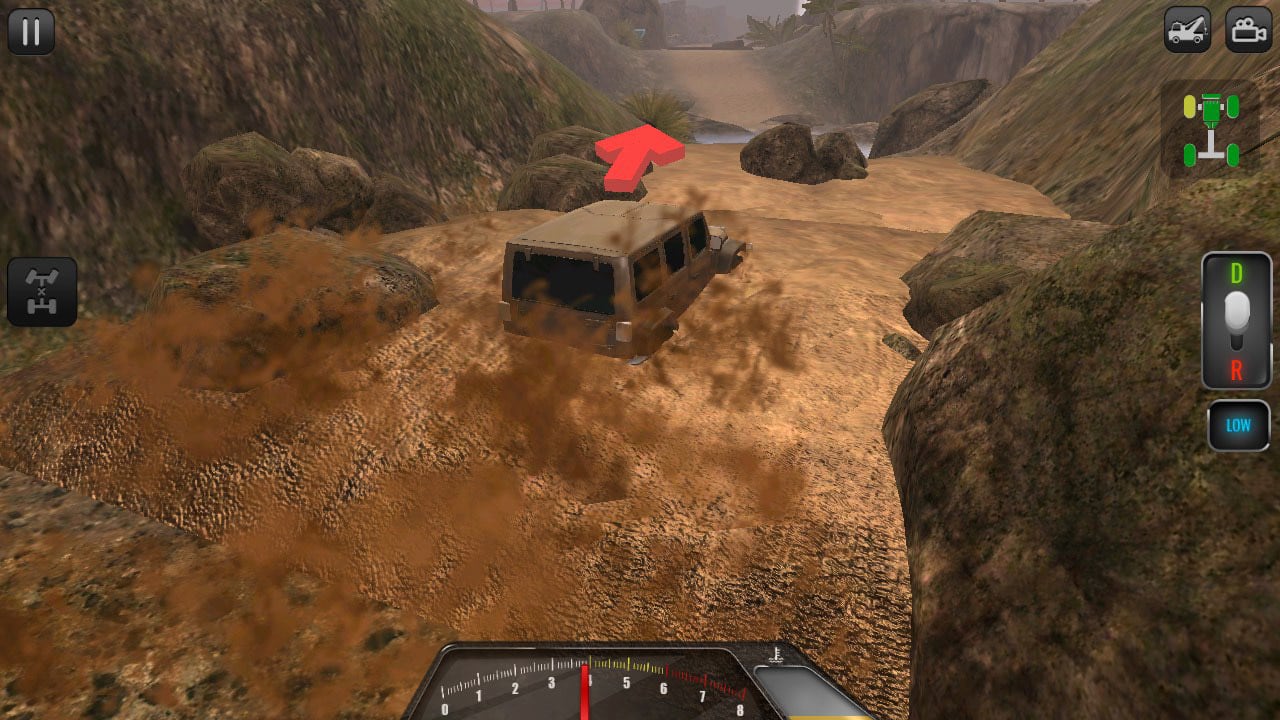Select the pause icon in top-left corner
This screenshot has height=720, width=1280.
point(30,30)
